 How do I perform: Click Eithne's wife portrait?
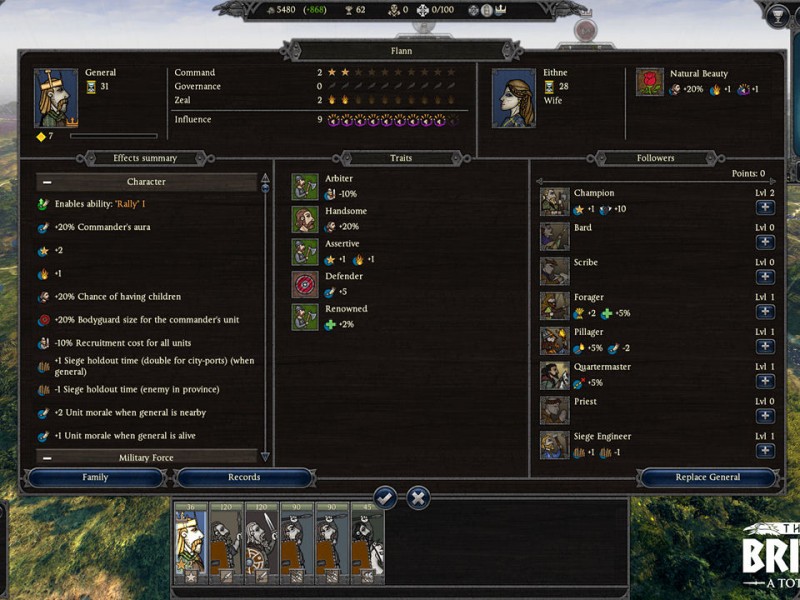[x=513, y=98]
